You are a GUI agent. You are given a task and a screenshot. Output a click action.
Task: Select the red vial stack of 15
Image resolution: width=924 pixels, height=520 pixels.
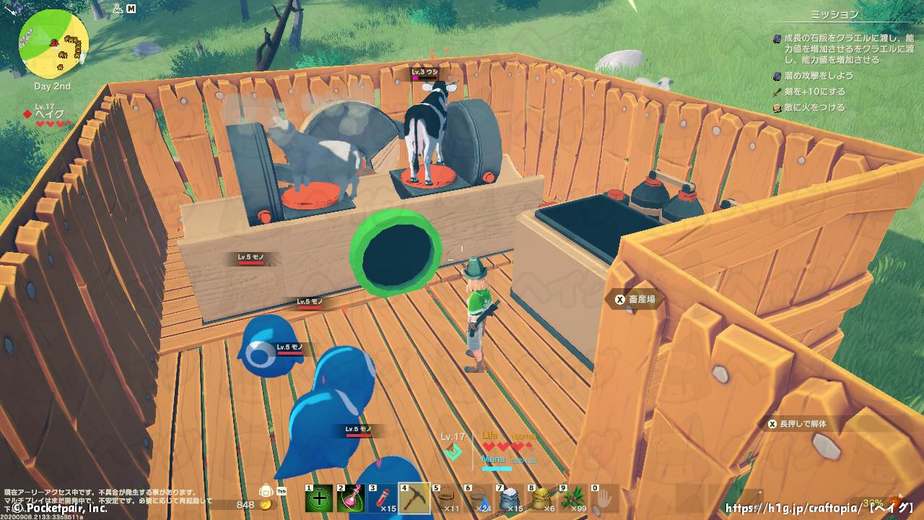382,498
